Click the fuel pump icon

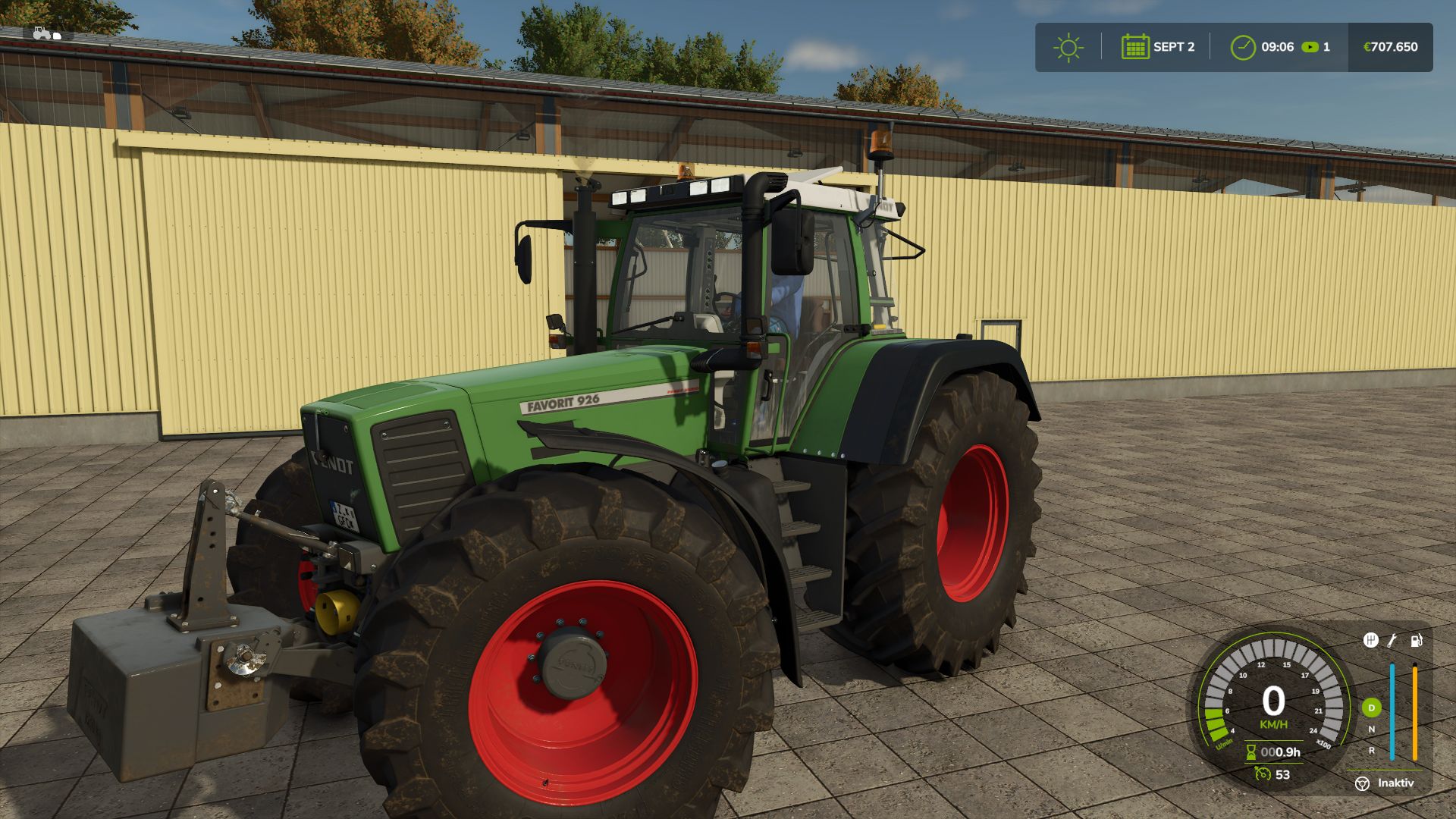(x=1416, y=641)
